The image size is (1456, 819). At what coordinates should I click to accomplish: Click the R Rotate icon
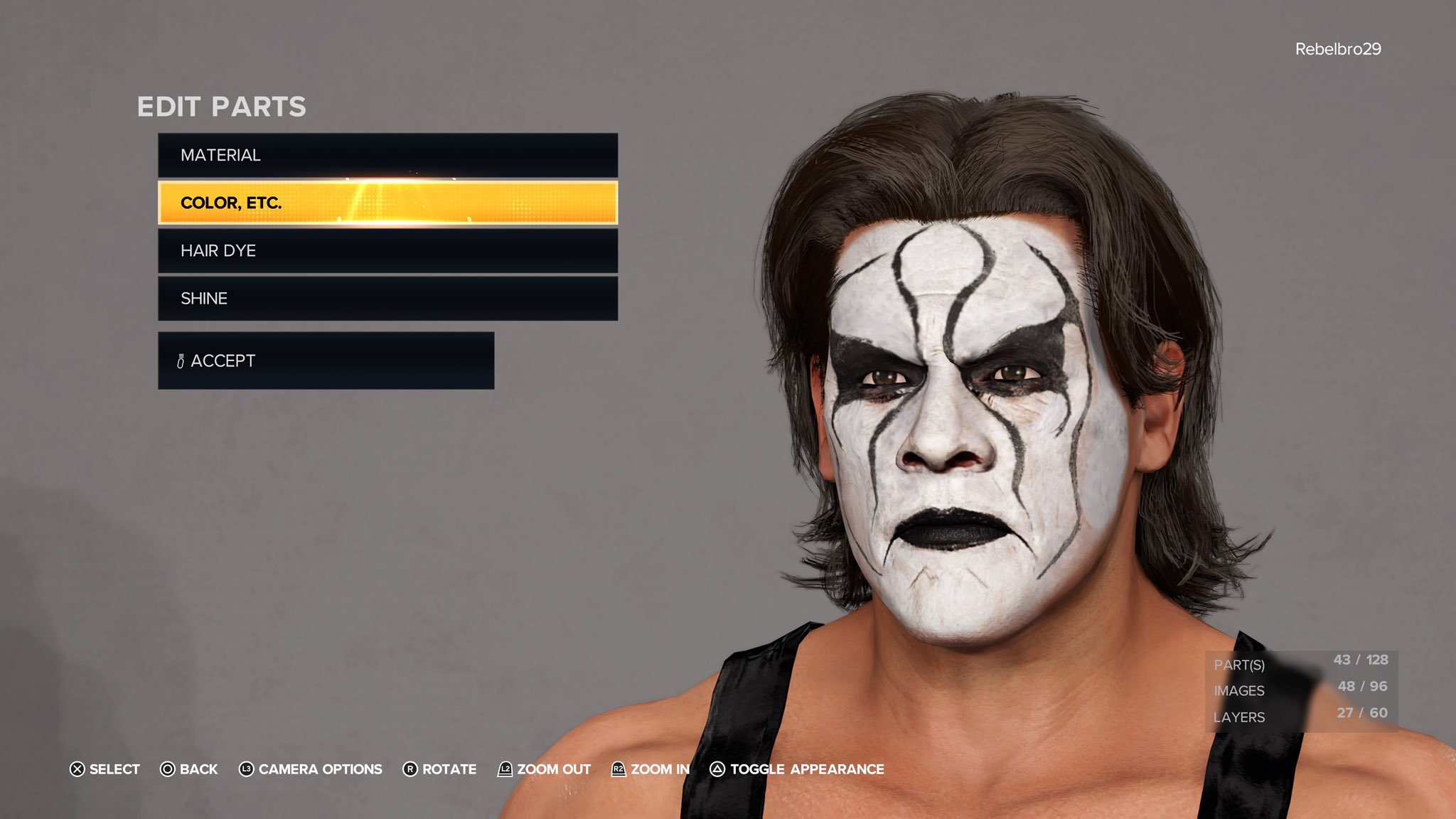point(411,769)
